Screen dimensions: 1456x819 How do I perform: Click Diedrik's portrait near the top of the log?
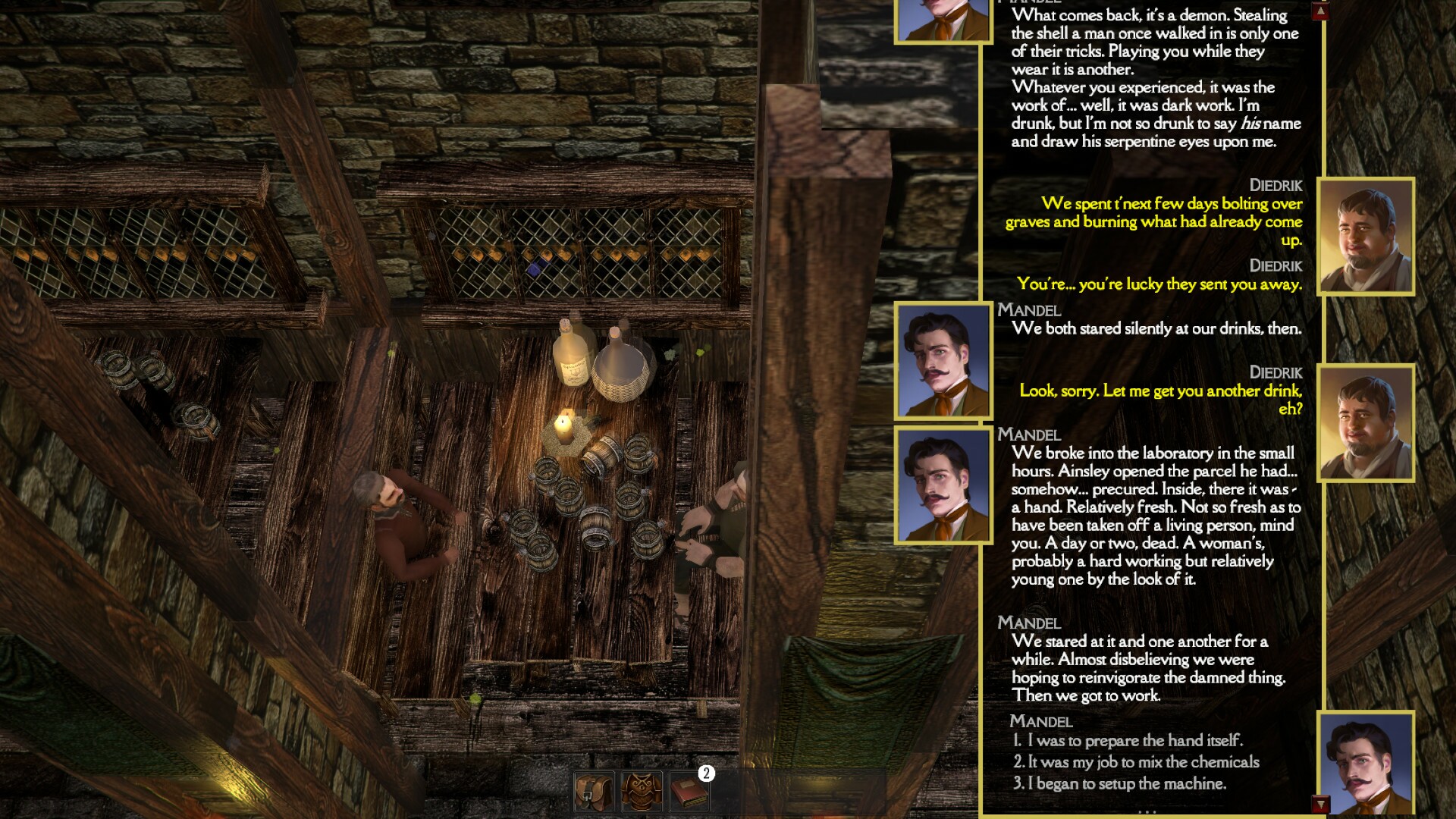(x=1366, y=237)
